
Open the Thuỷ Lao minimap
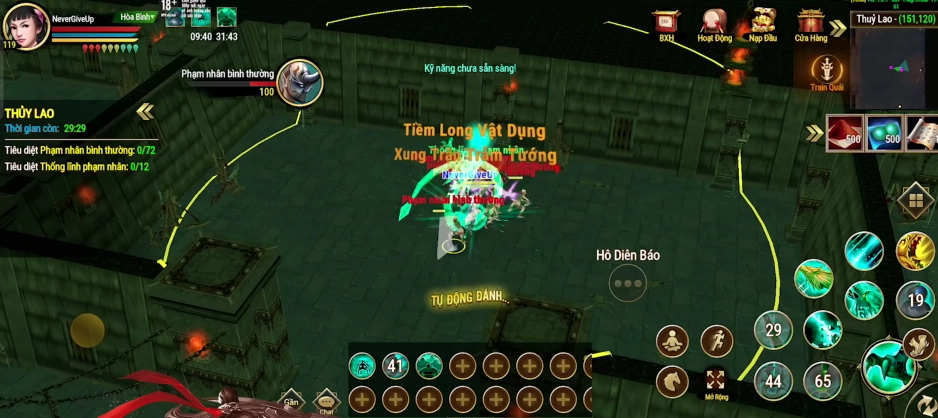pos(893,62)
